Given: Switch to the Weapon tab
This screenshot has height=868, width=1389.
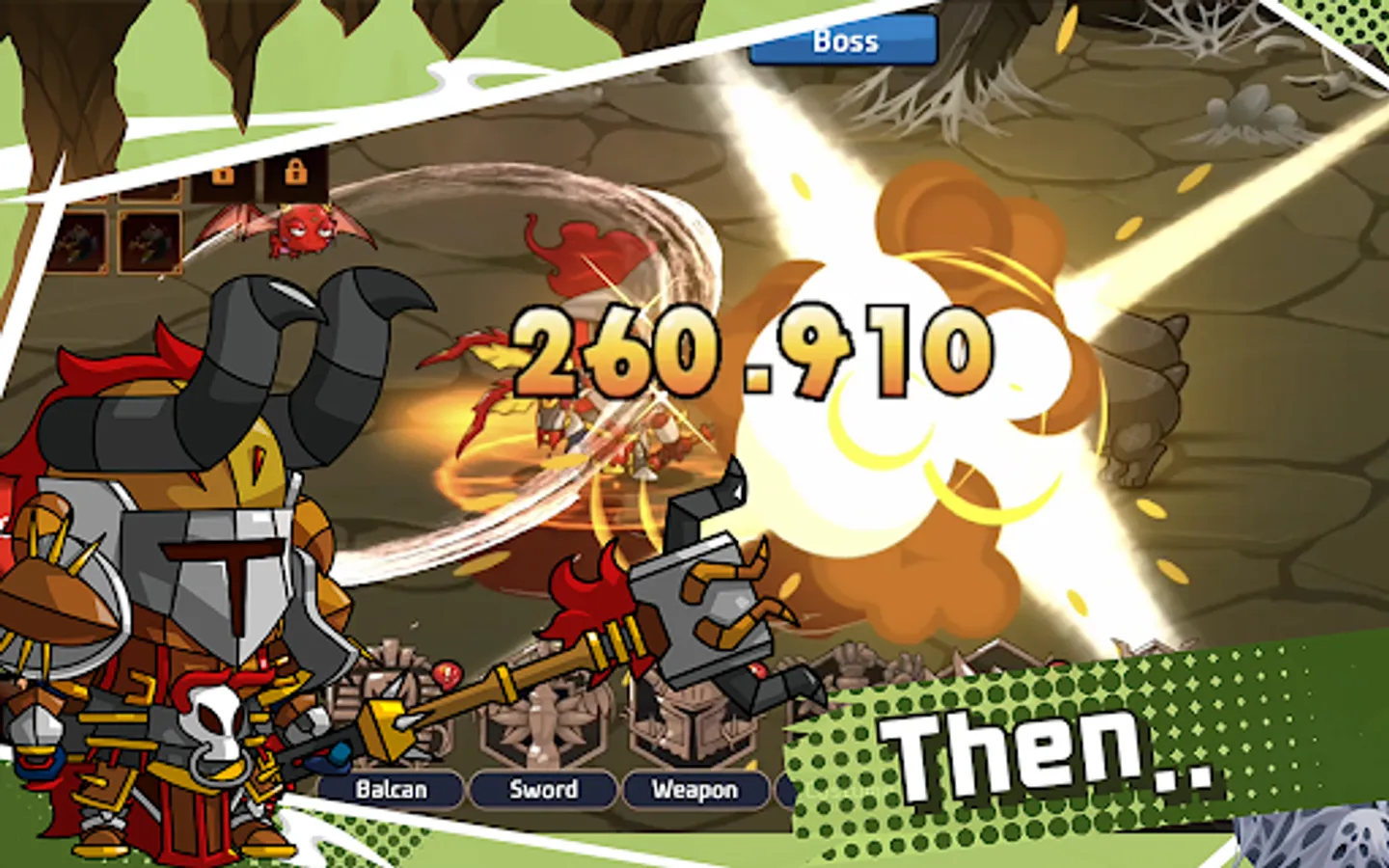Looking at the screenshot, I should (x=694, y=789).
